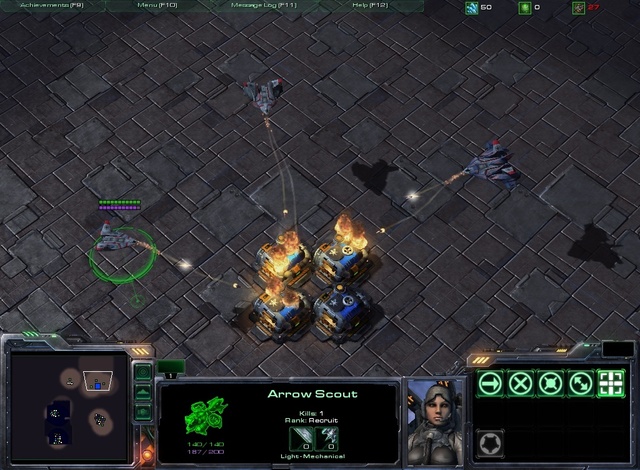This screenshot has height=470, width=640.
Task: Select the Patrol command
Action: click(x=580, y=382)
